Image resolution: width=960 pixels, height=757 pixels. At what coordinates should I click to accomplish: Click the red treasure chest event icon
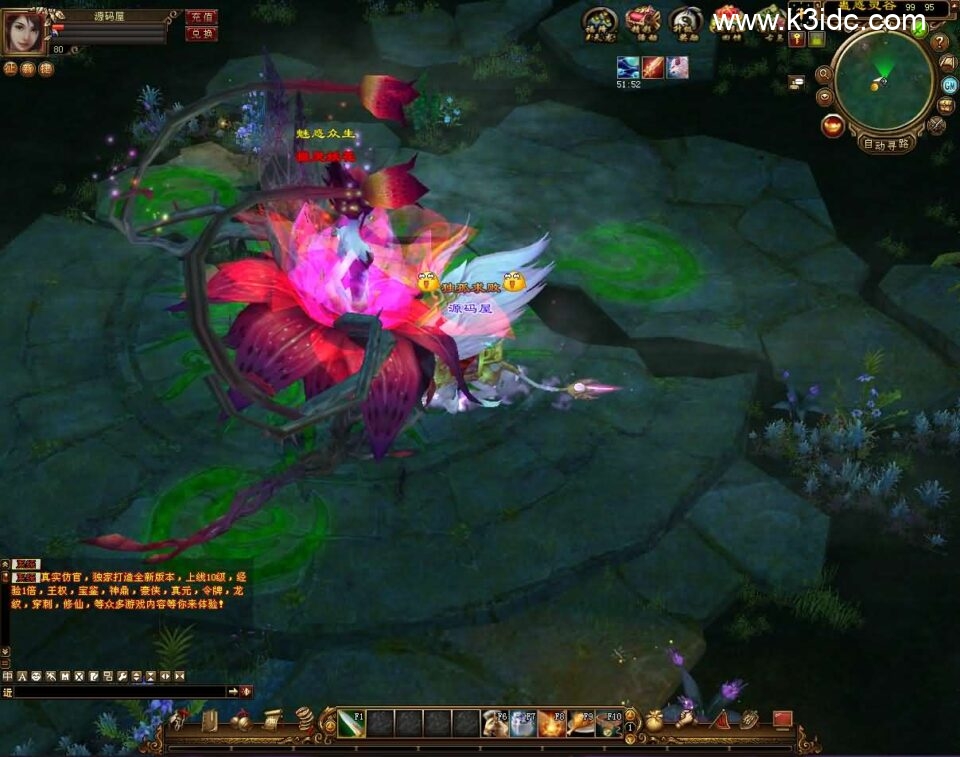tap(642, 20)
